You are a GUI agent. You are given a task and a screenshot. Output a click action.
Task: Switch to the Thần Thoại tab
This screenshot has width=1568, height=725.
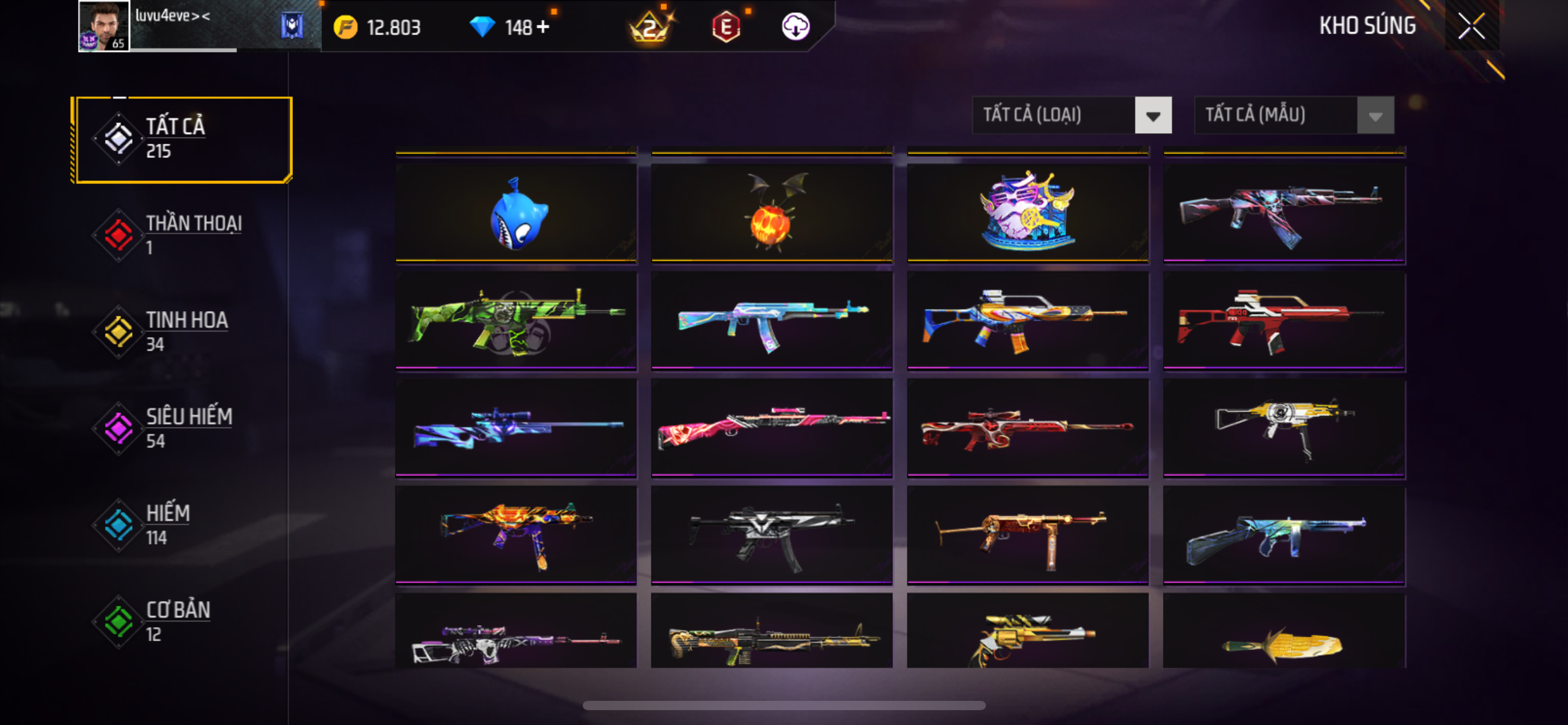(182, 235)
